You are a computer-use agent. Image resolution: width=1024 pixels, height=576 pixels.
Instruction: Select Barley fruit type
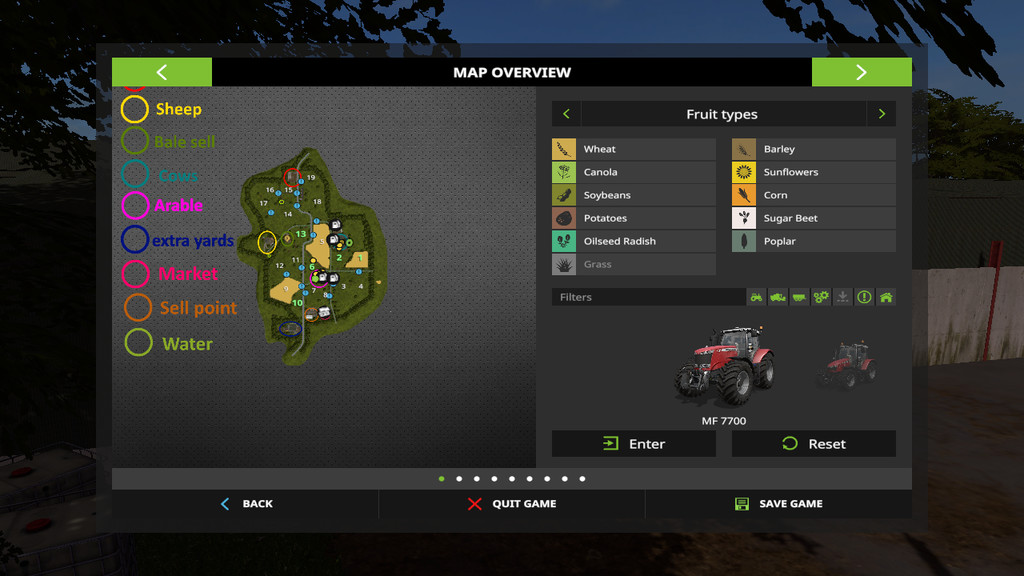click(813, 149)
